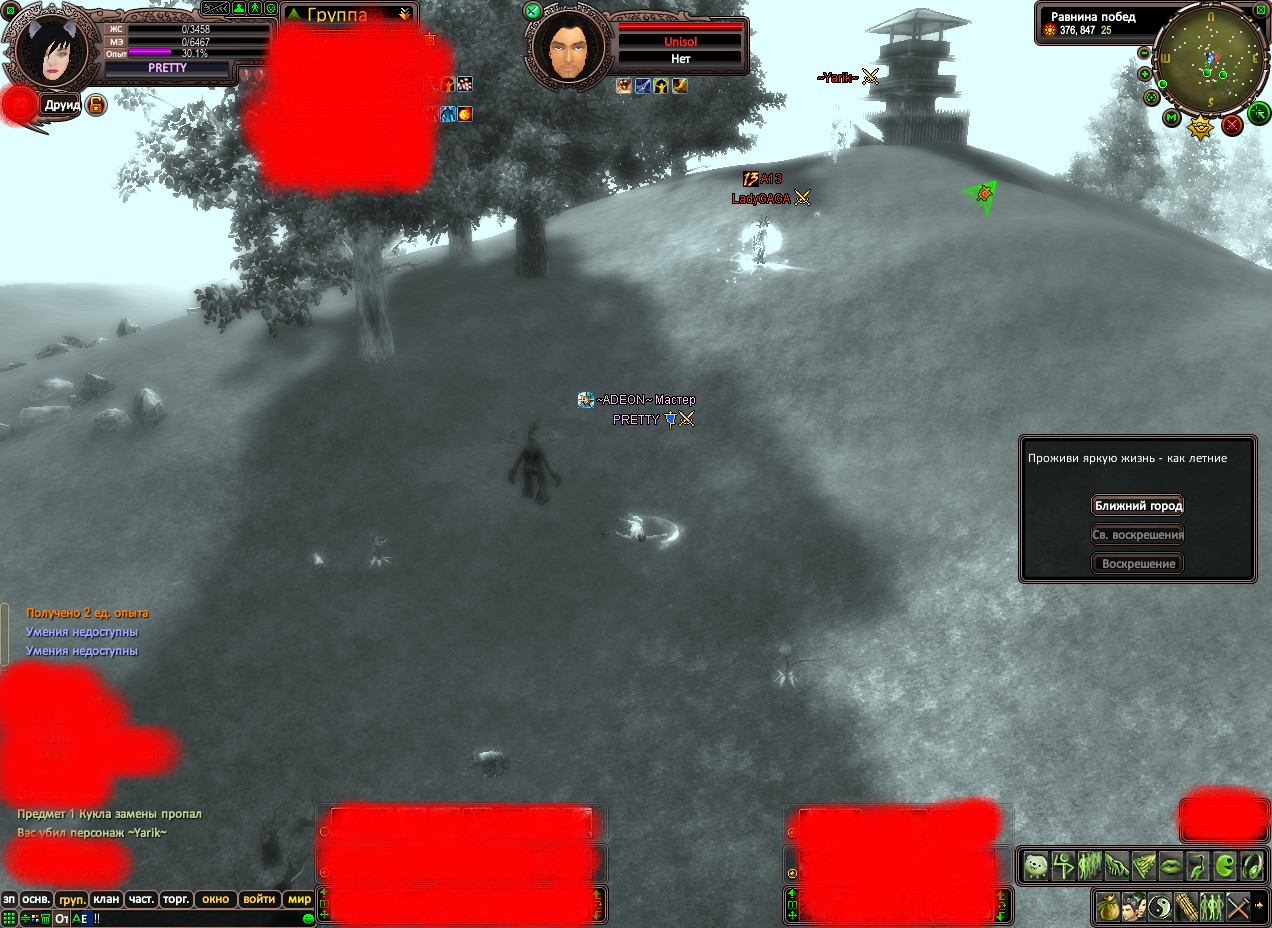
Task: Open the "мир" chat channel tab
Action: point(299,899)
